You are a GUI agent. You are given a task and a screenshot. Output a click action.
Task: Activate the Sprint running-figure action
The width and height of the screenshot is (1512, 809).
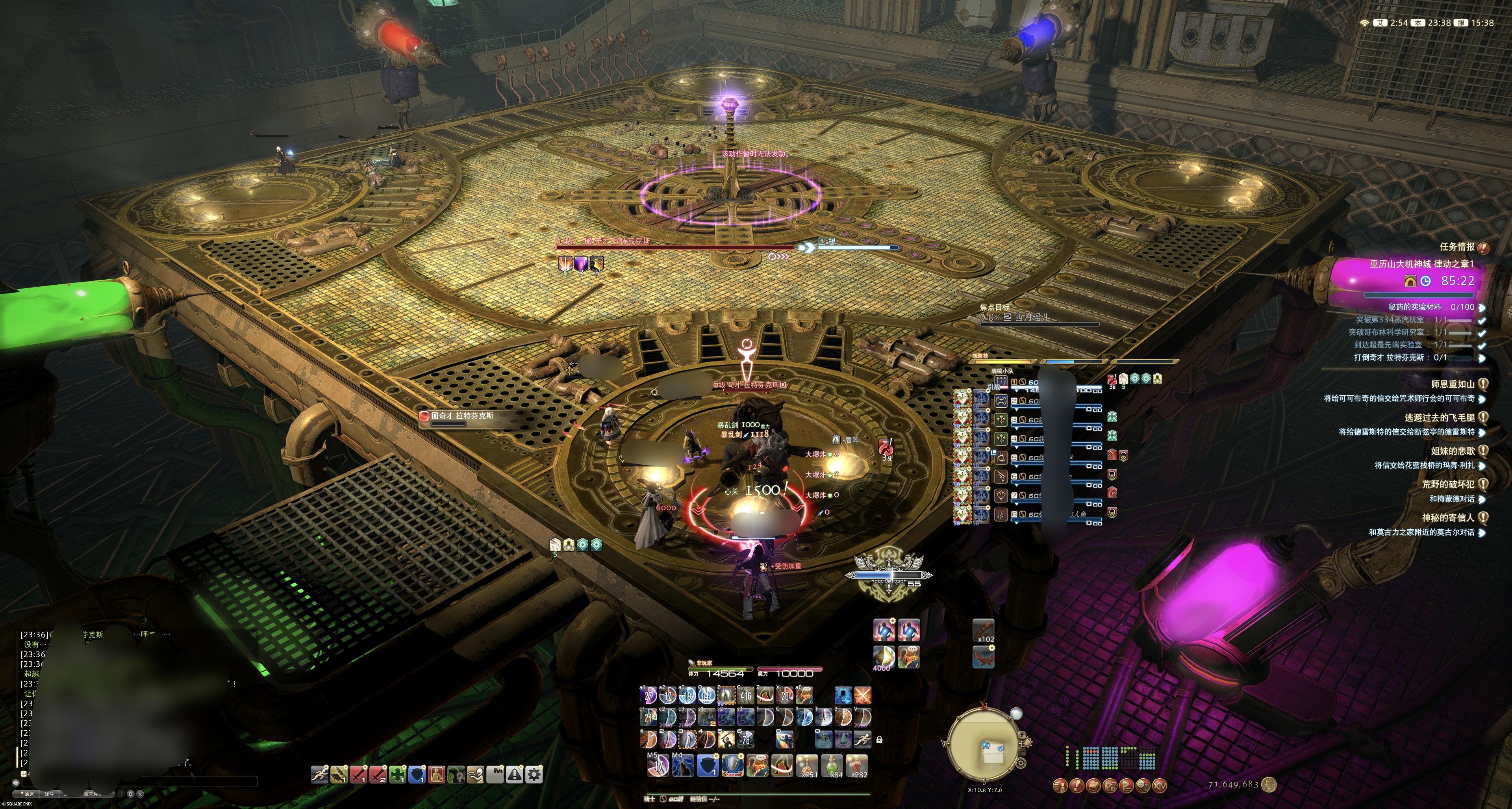pos(862,739)
